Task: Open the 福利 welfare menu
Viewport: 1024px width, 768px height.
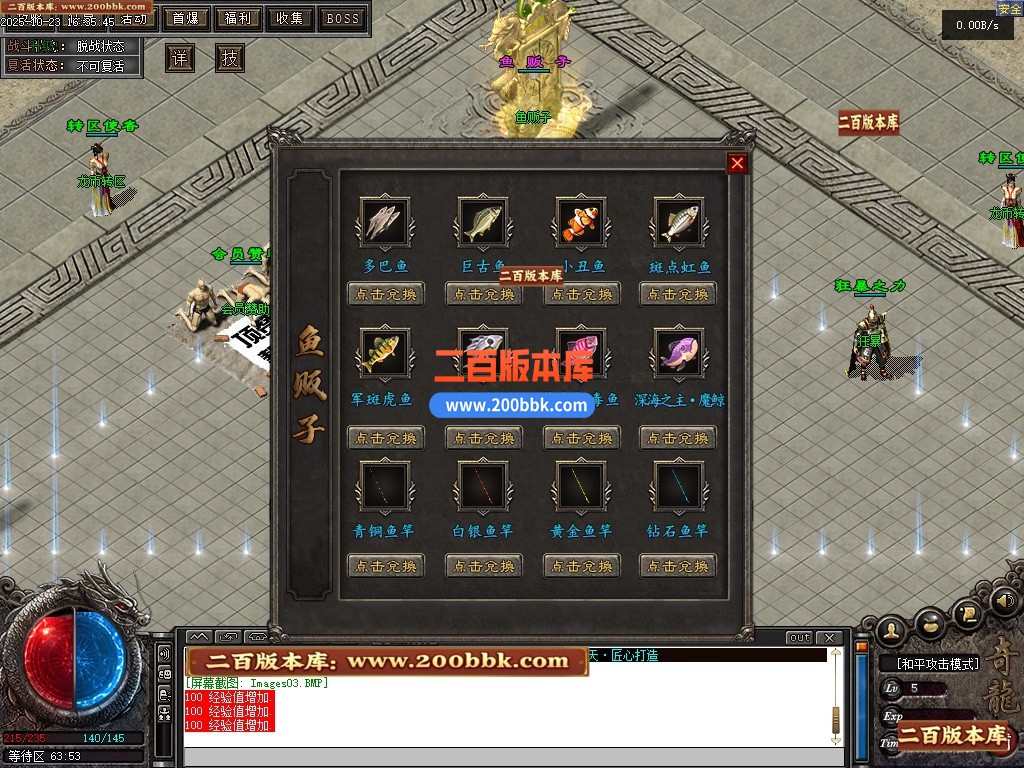Action: click(238, 18)
